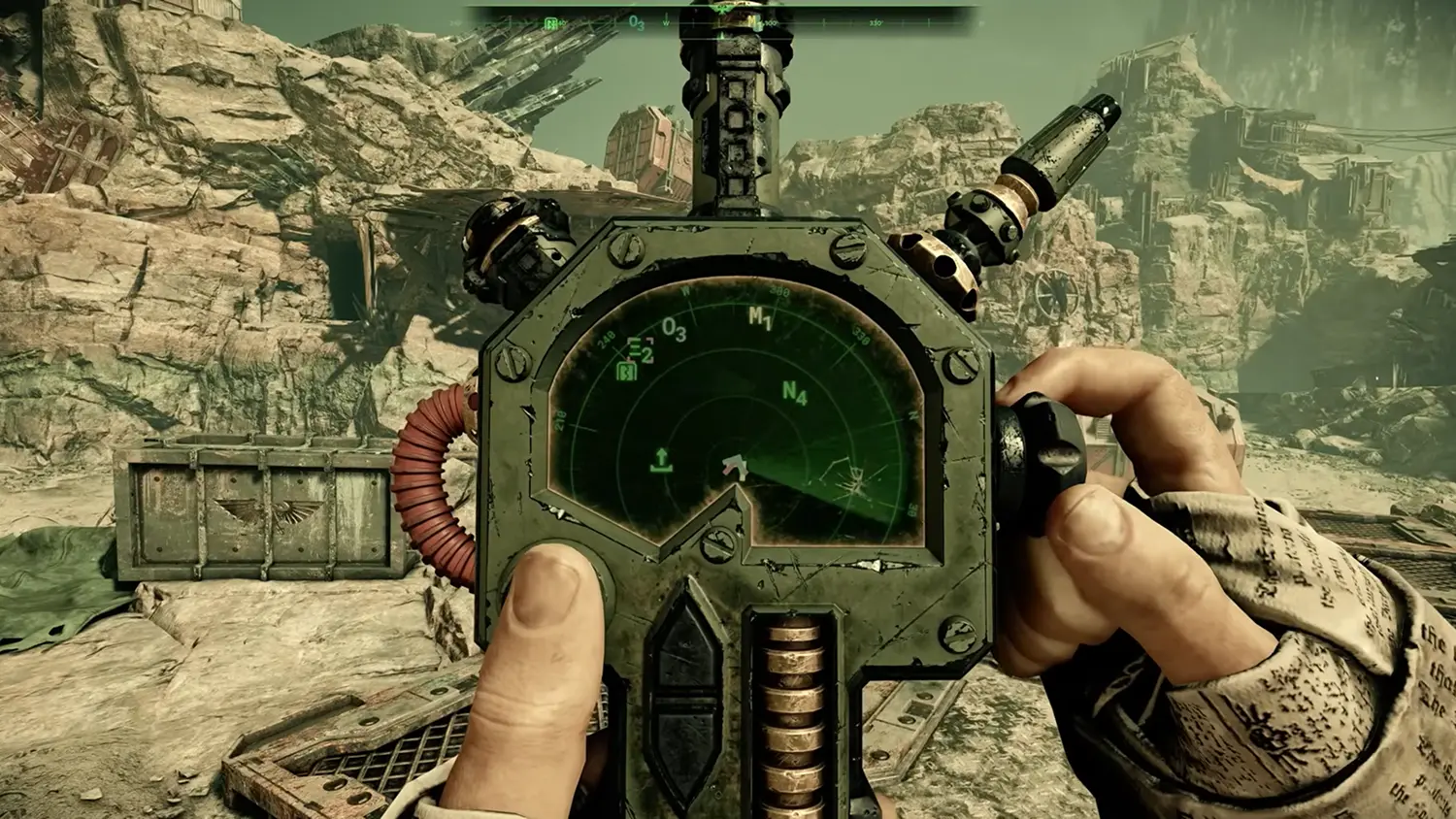Select the O3 marker on the top compass
1456x819 pixels.
tap(637, 22)
